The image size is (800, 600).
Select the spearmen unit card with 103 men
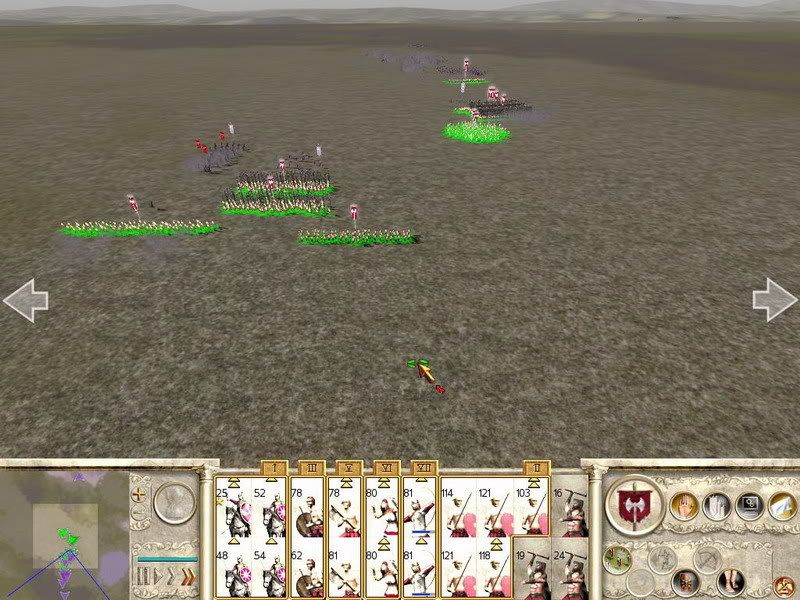[528, 507]
